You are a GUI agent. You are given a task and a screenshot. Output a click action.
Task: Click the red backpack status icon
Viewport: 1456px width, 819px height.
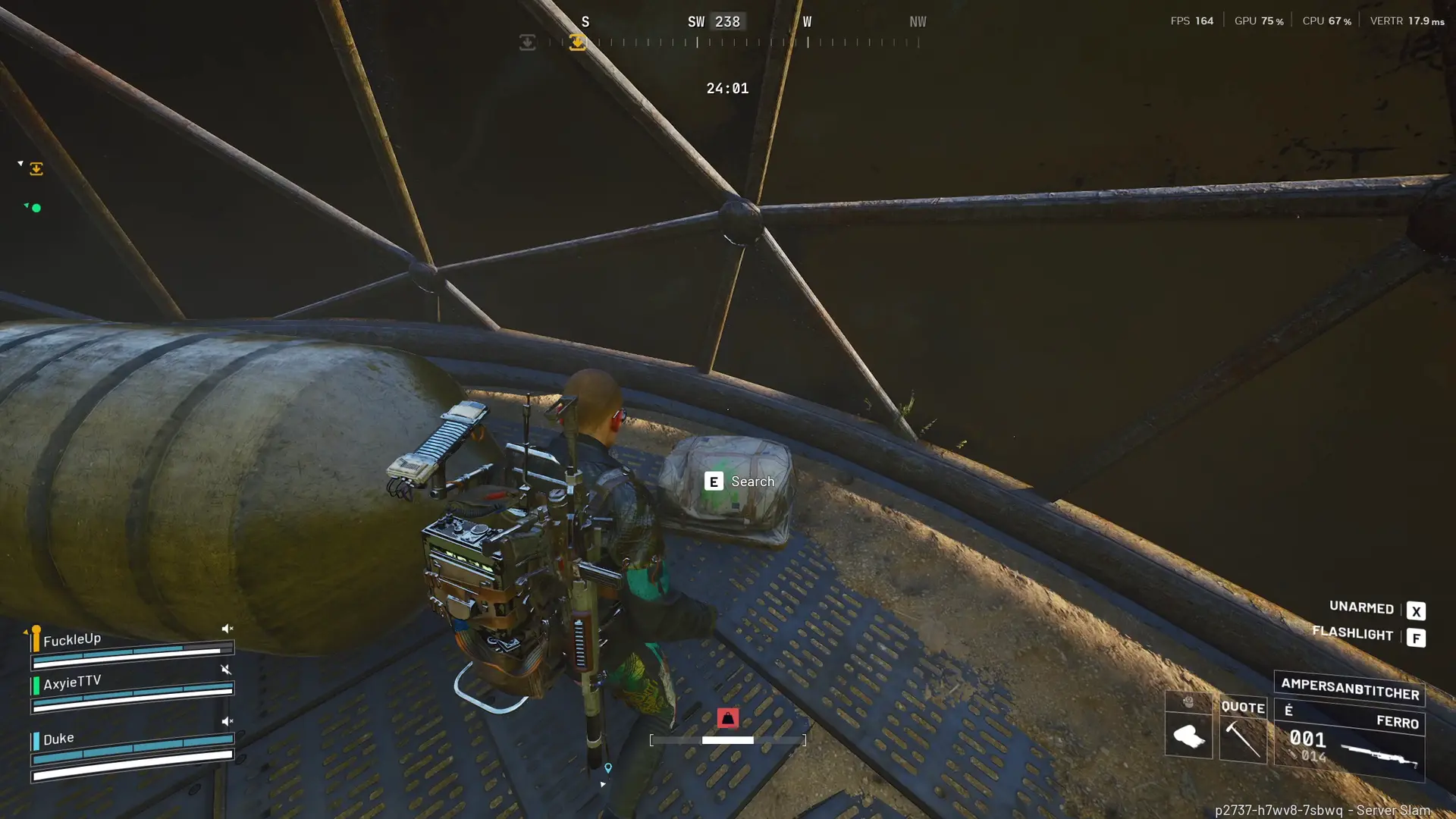point(727,717)
